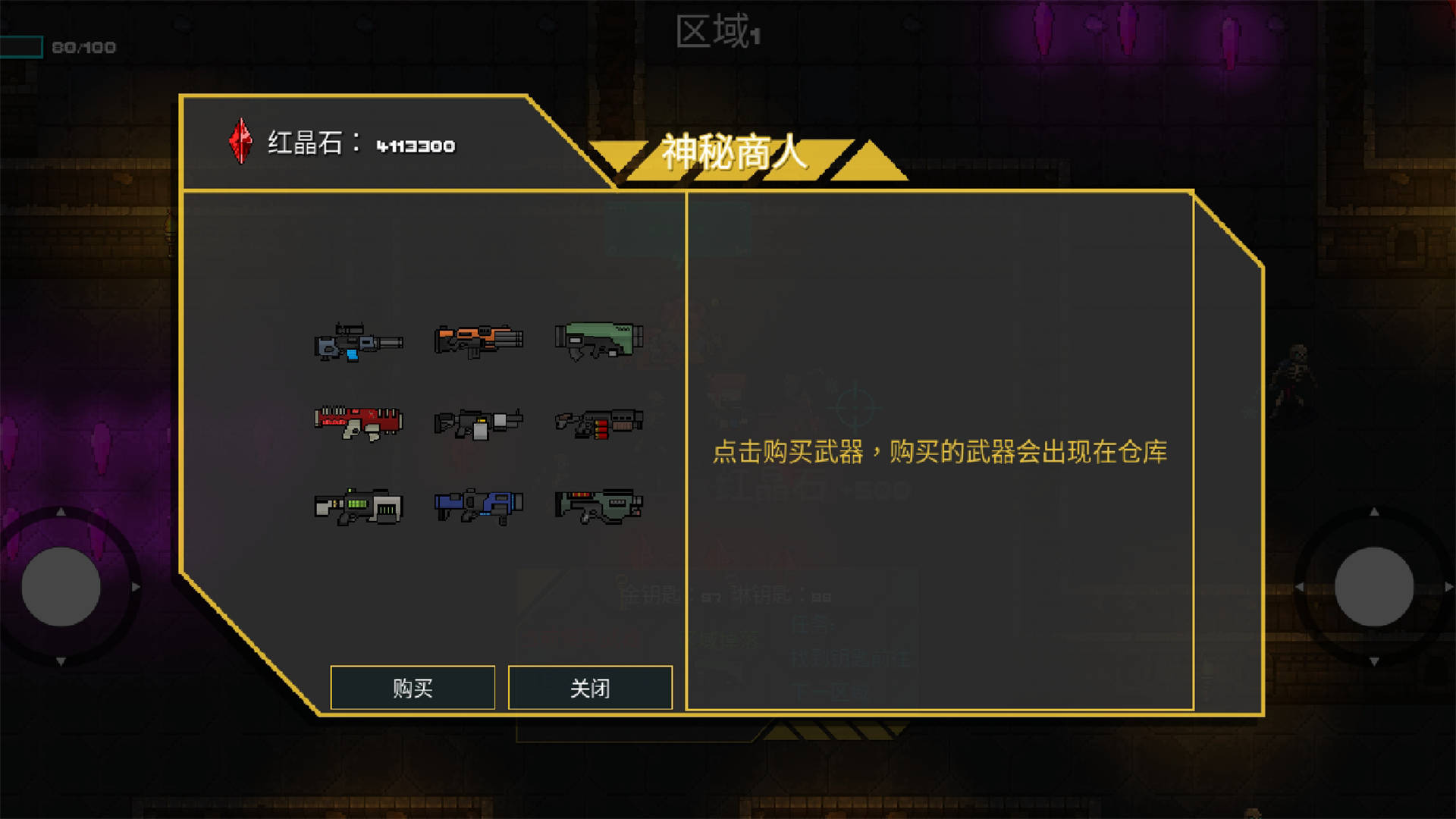Click the 关闭 close button
Viewport: 1456px width, 819px height.
pyautogui.click(x=590, y=688)
